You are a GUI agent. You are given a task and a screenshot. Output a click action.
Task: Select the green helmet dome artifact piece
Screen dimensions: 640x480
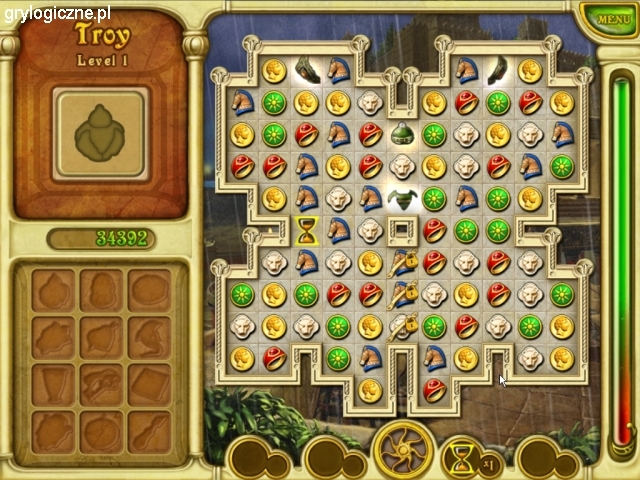click(x=402, y=134)
